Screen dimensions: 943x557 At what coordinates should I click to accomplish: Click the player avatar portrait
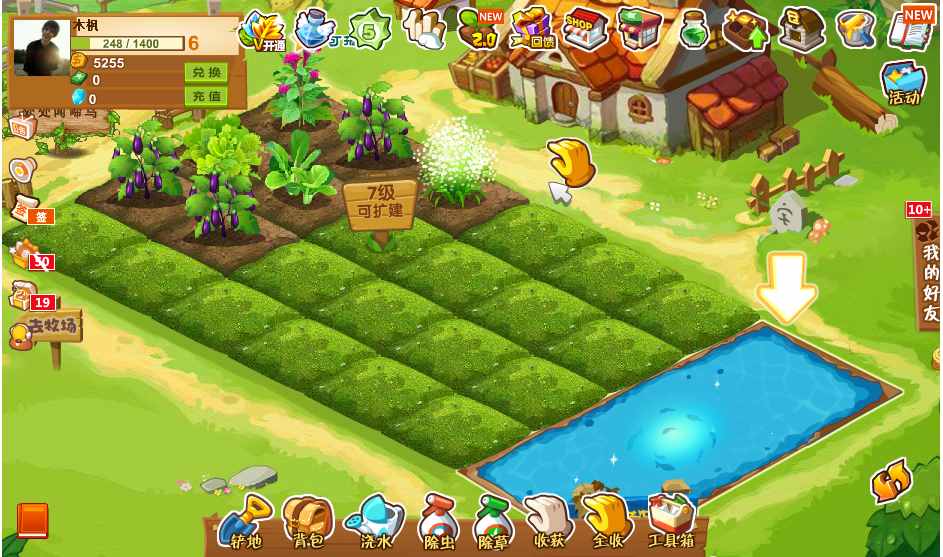(41, 49)
